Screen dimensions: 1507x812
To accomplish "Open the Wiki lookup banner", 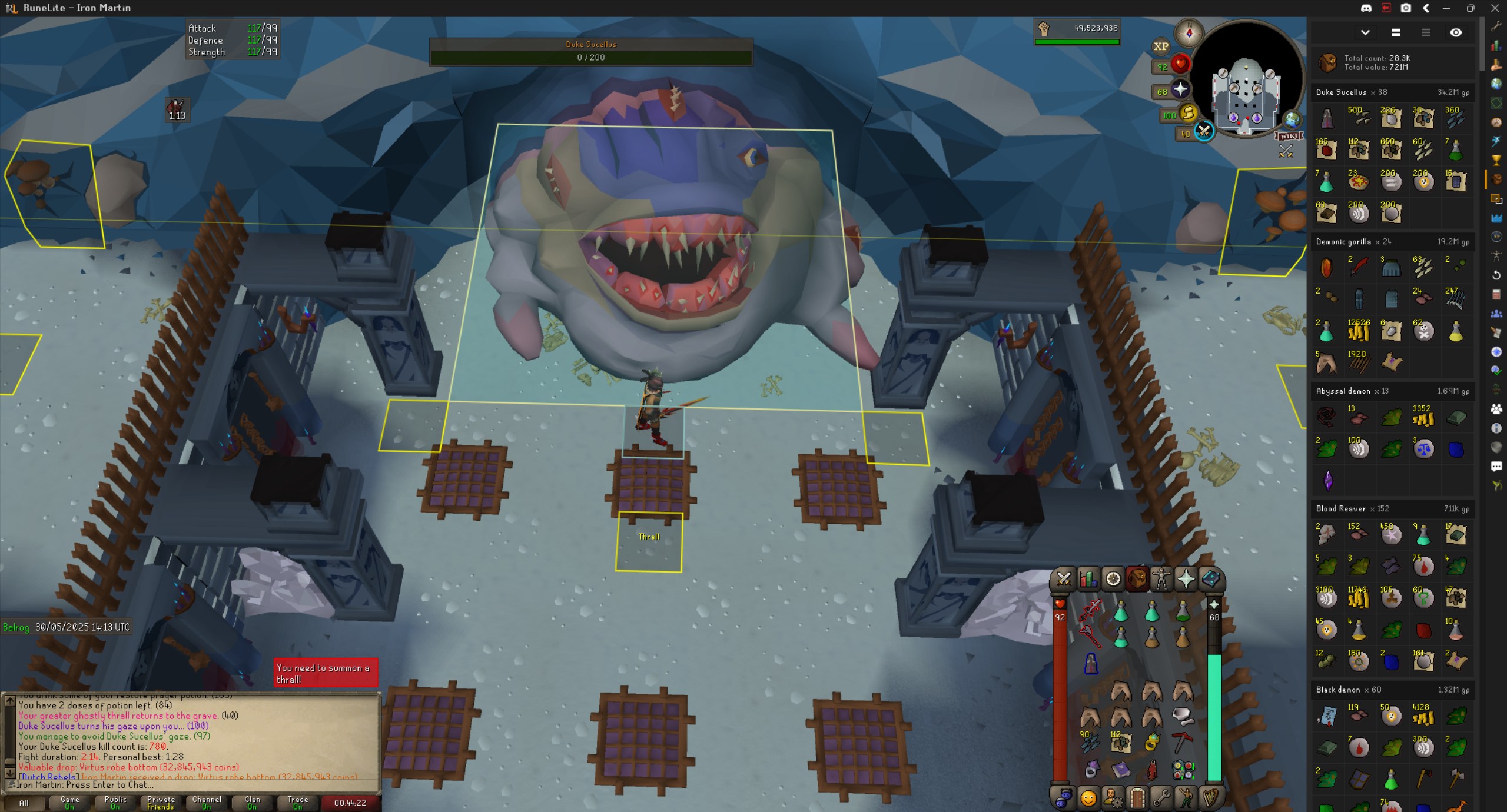I will [x=1289, y=136].
